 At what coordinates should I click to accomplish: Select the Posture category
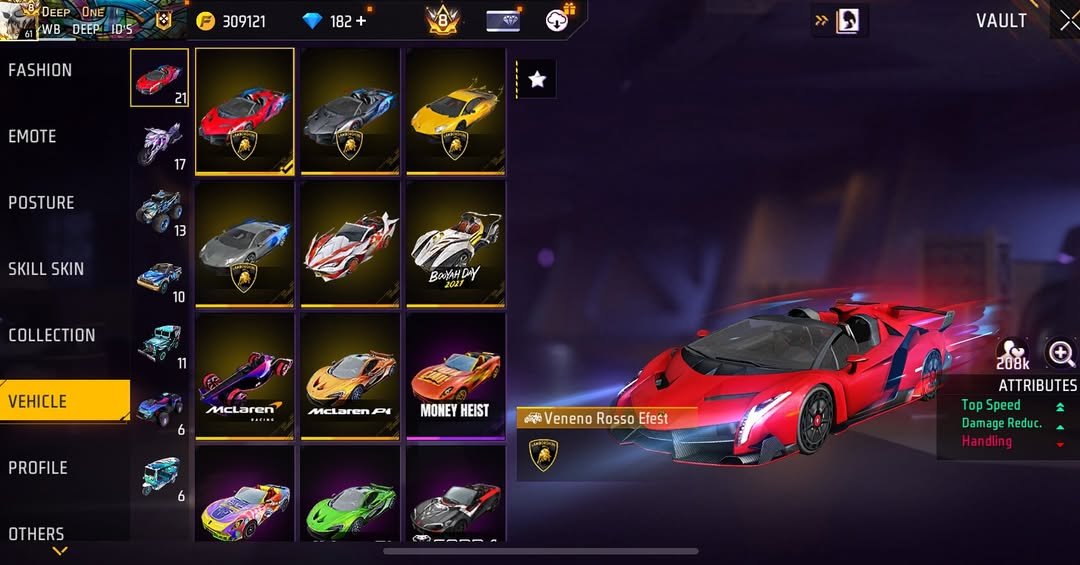[41, 202]
